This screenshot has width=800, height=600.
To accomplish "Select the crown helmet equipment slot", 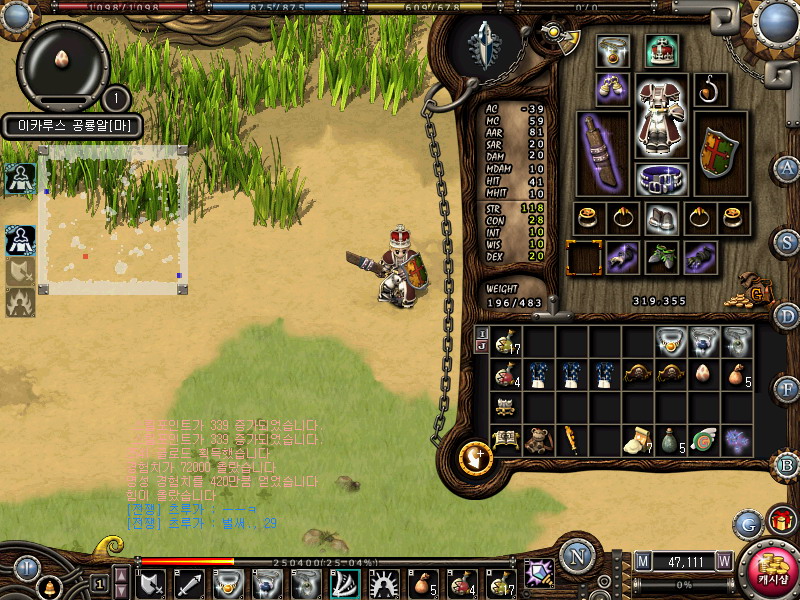I will (x=661, y=50).
